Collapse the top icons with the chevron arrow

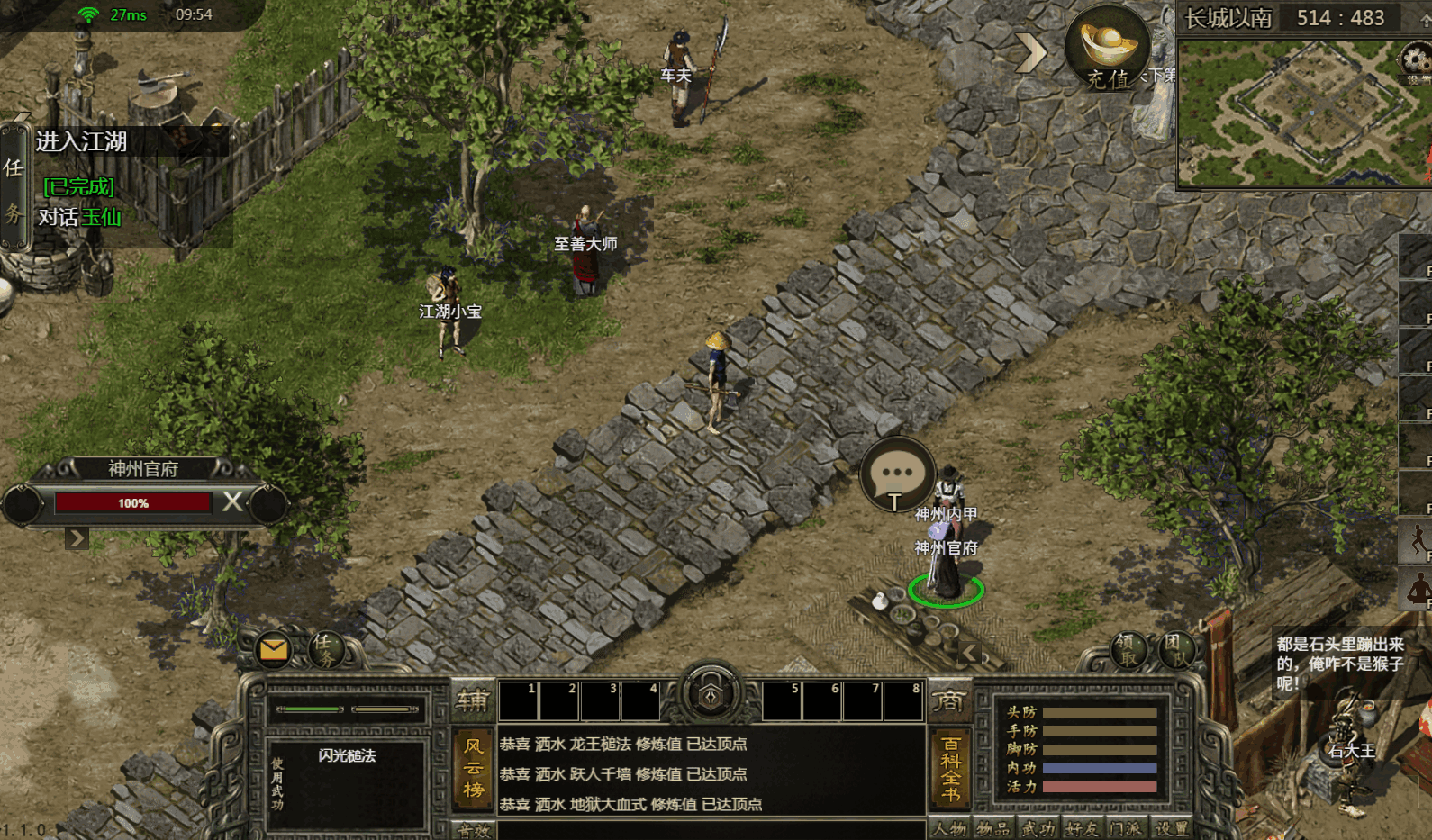click(x=1031, y=53)
